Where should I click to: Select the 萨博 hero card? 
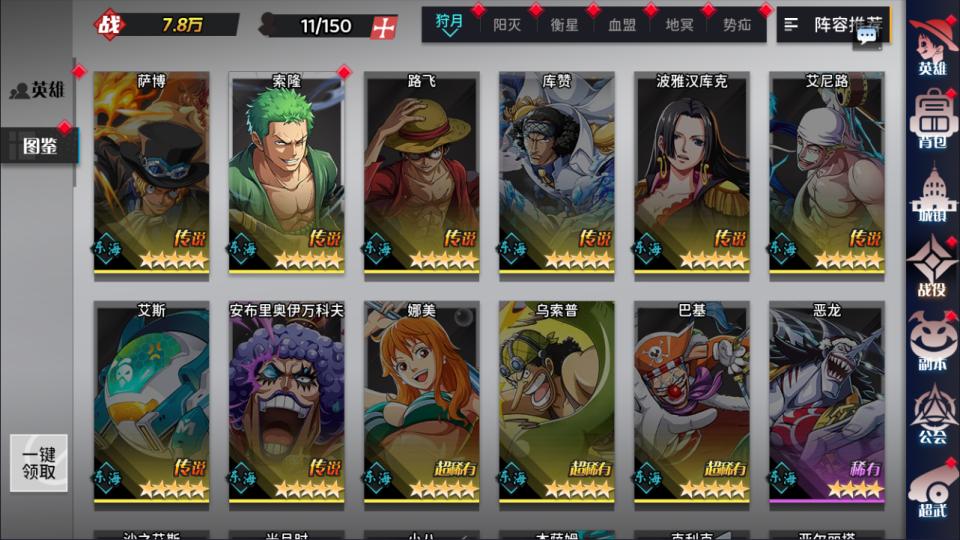(151, 172)
